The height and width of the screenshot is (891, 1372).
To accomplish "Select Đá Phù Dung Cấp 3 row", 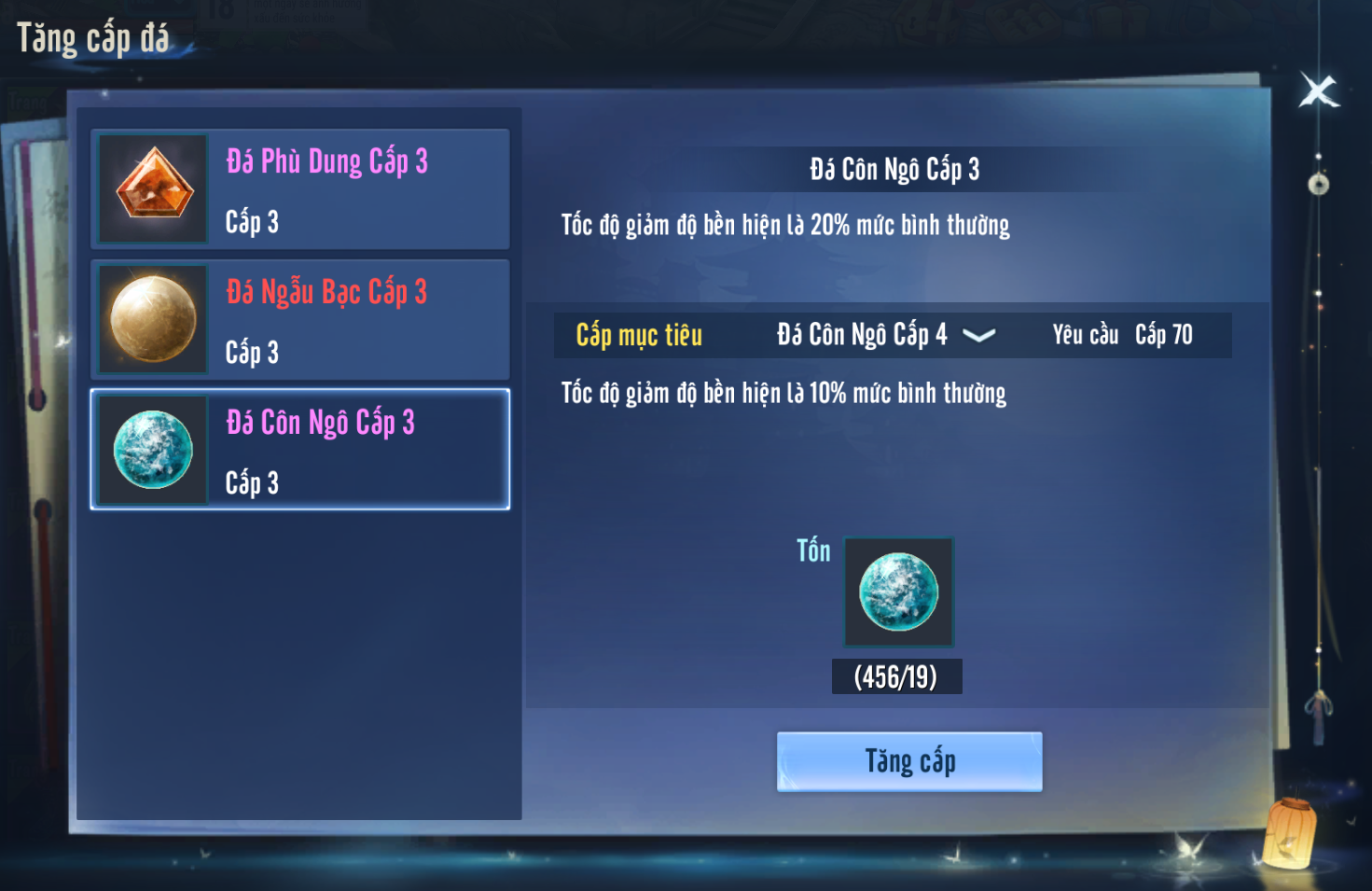I will point(300,189).
